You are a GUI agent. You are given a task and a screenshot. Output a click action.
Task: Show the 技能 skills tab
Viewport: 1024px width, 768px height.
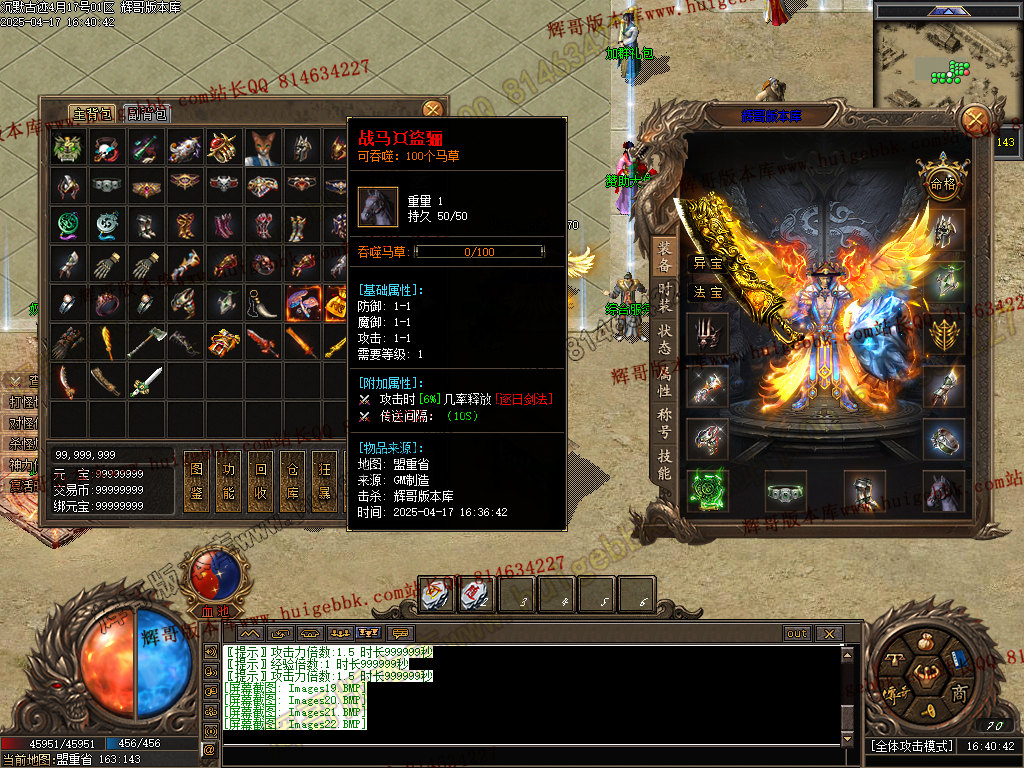click(x=665, y=466)
